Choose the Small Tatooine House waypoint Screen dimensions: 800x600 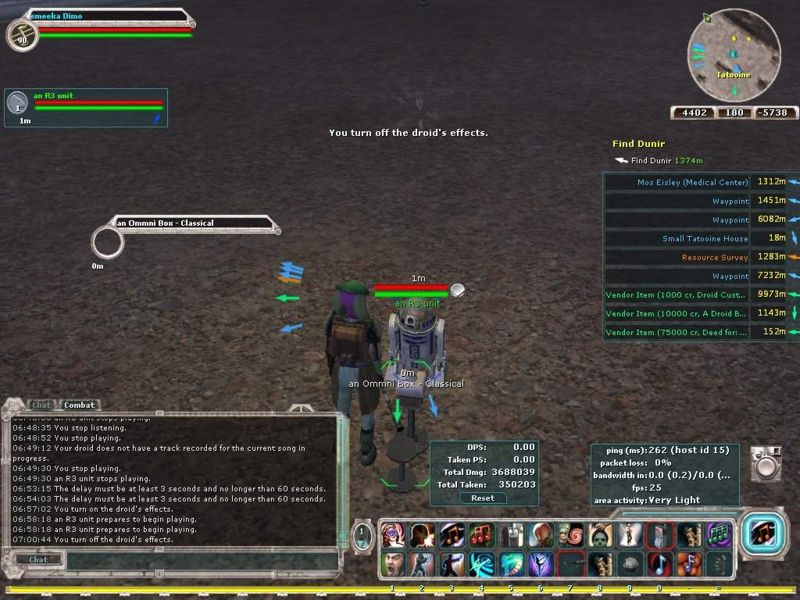tap(704, 238)
